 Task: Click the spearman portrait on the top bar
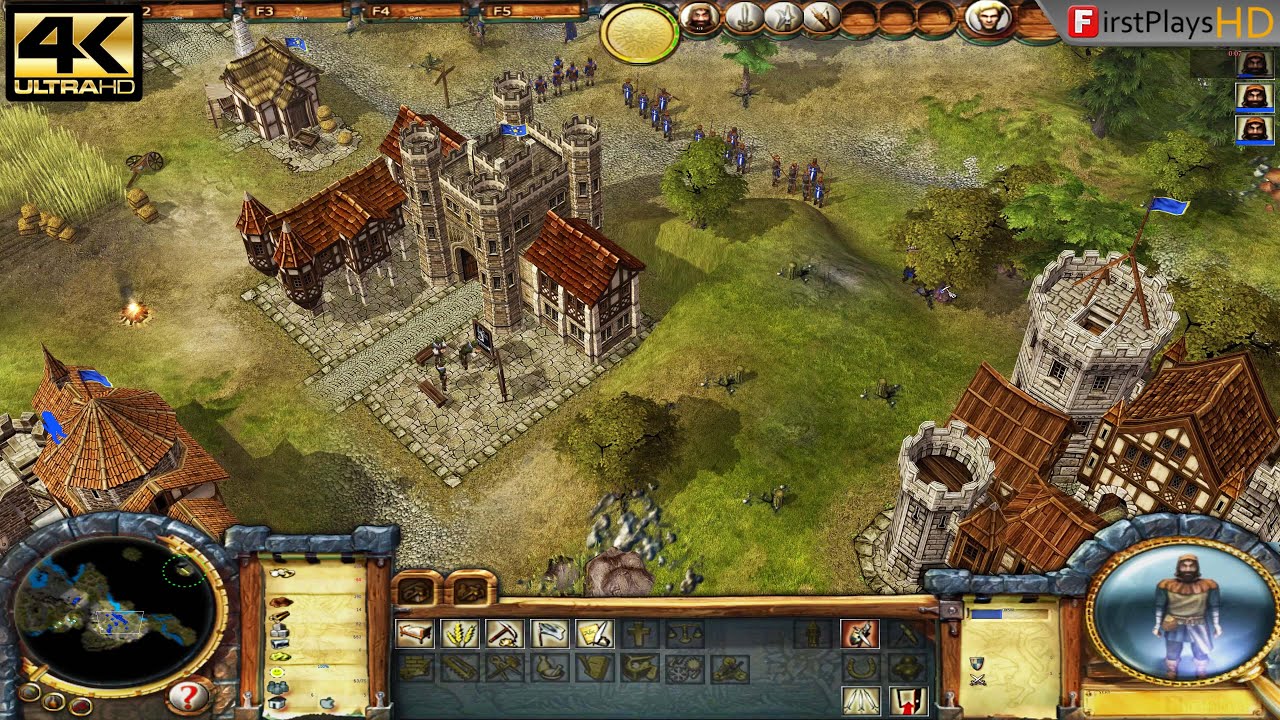(783, 19)
